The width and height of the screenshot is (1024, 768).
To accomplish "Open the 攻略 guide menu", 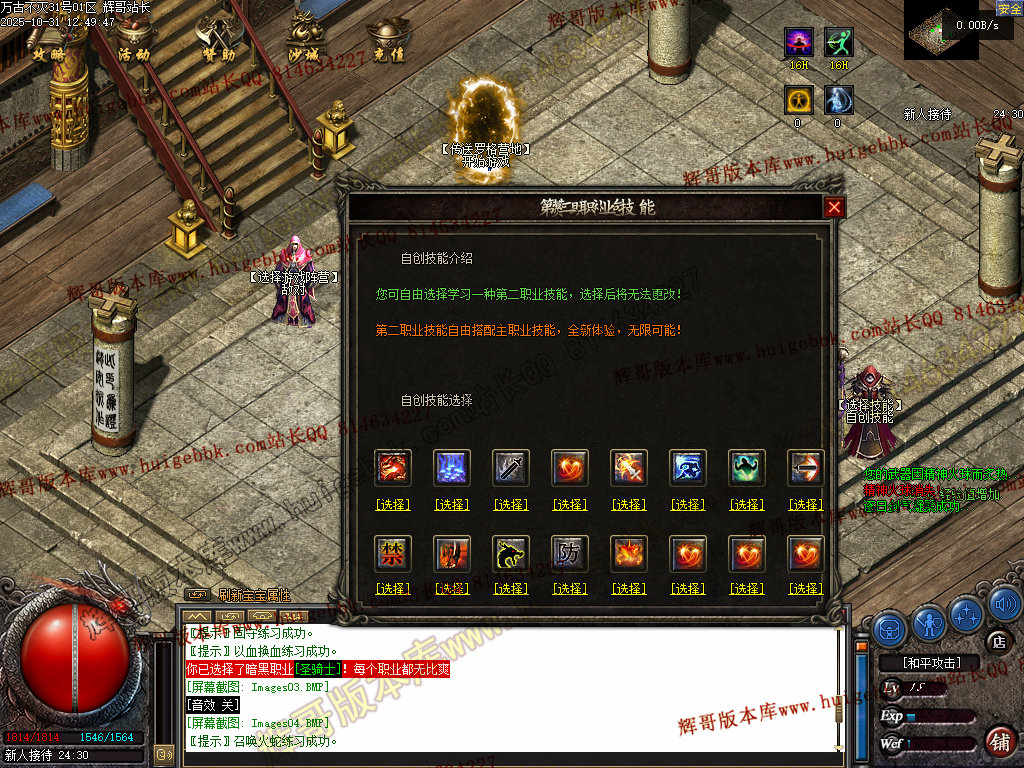I will tap(48, 38).
